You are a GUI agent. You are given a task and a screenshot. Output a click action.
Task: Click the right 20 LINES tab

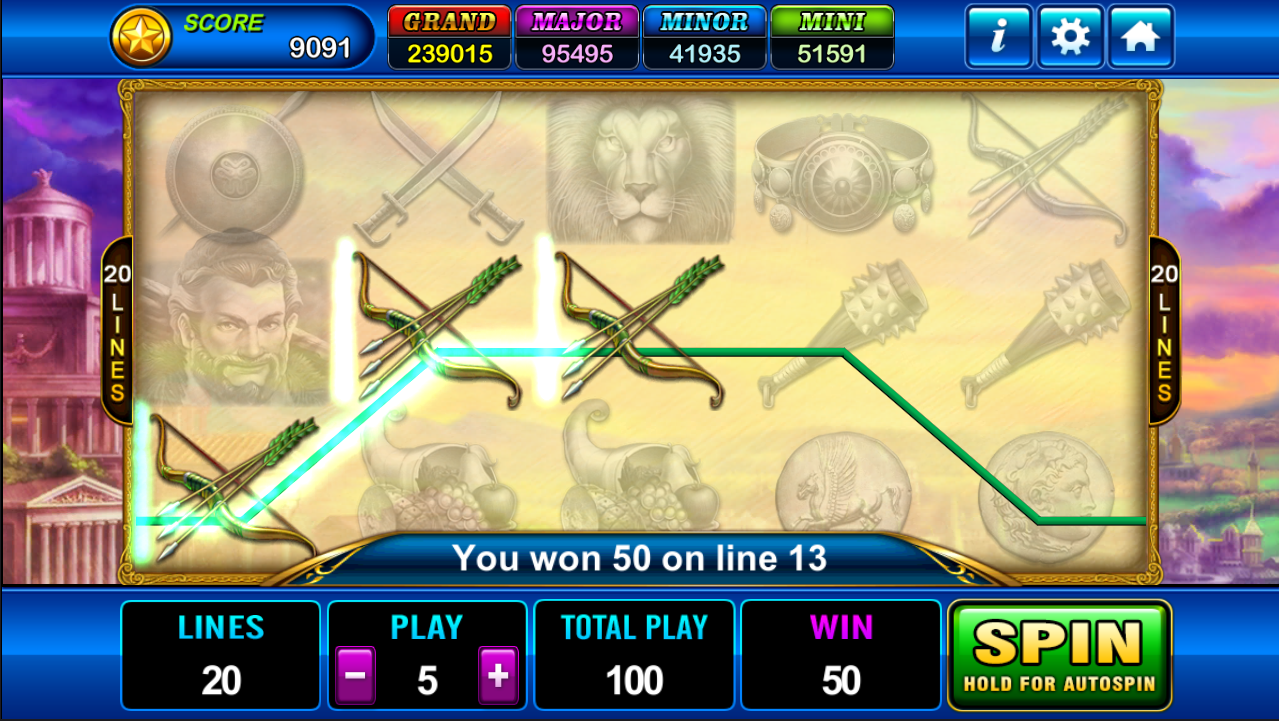(1164, 331)
